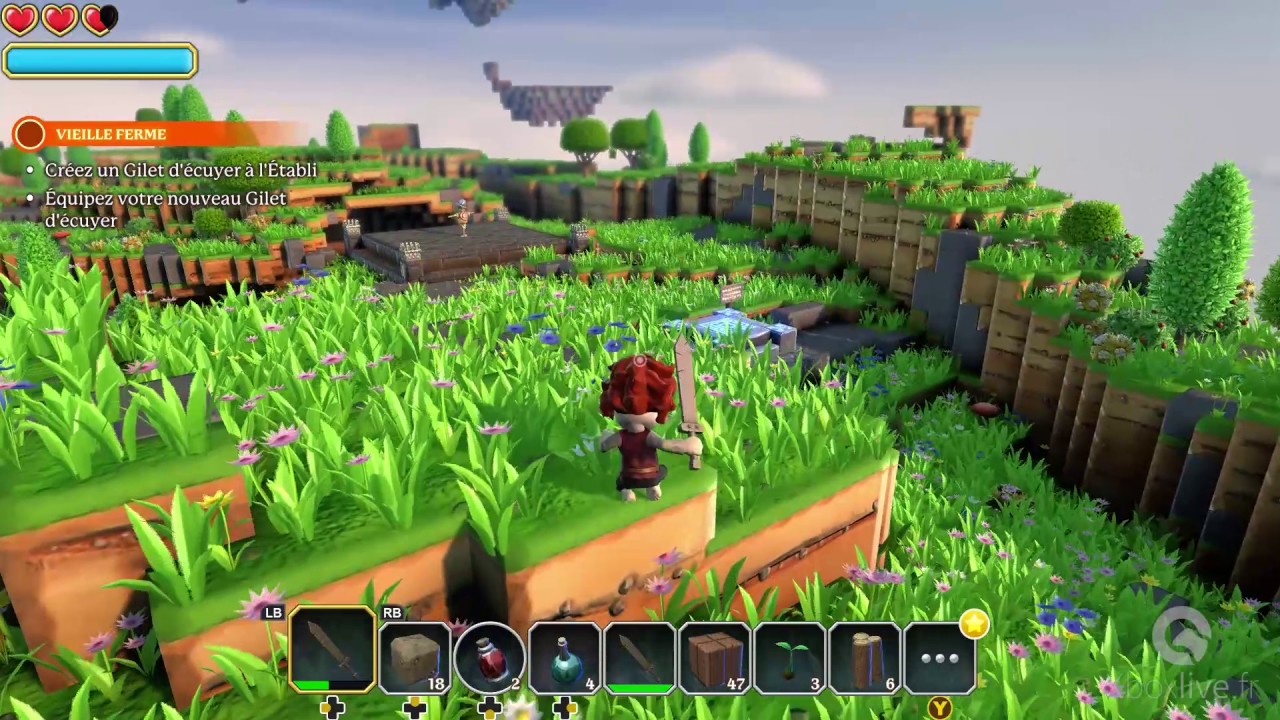The image size is (1280, 720).
Task: Click the yellow star badge on the last slot
Action: 972,624
